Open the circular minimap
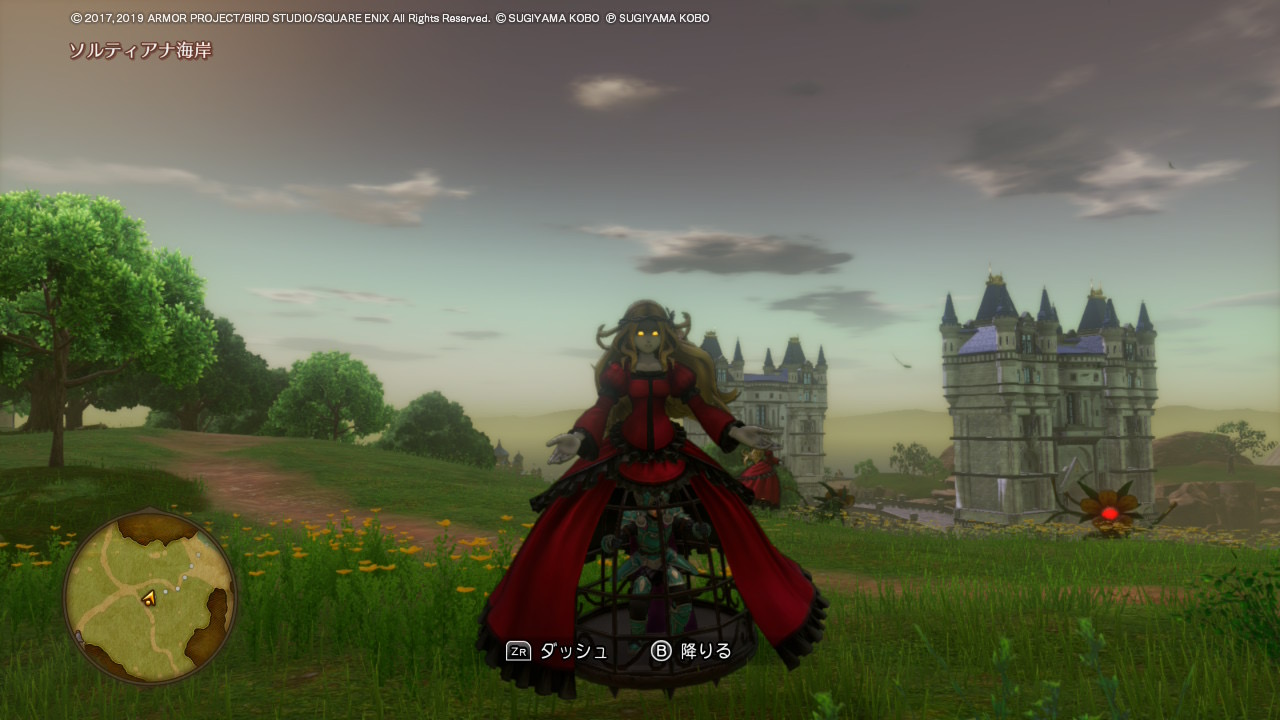Screen dimensions: 1280x720 pyautogui.click(x=150, y=597)
